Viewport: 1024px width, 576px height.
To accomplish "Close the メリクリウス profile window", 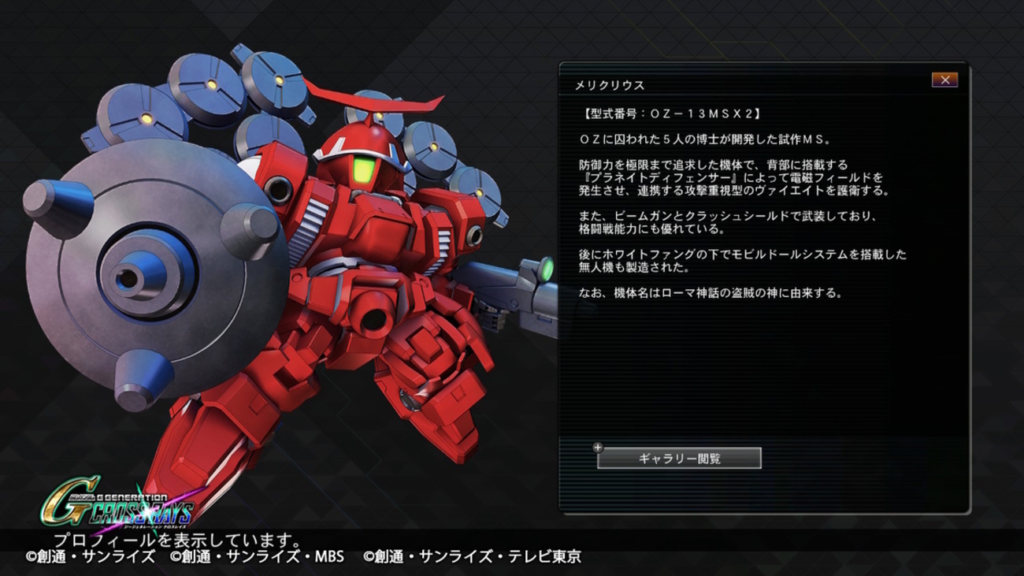I will 943,80.
